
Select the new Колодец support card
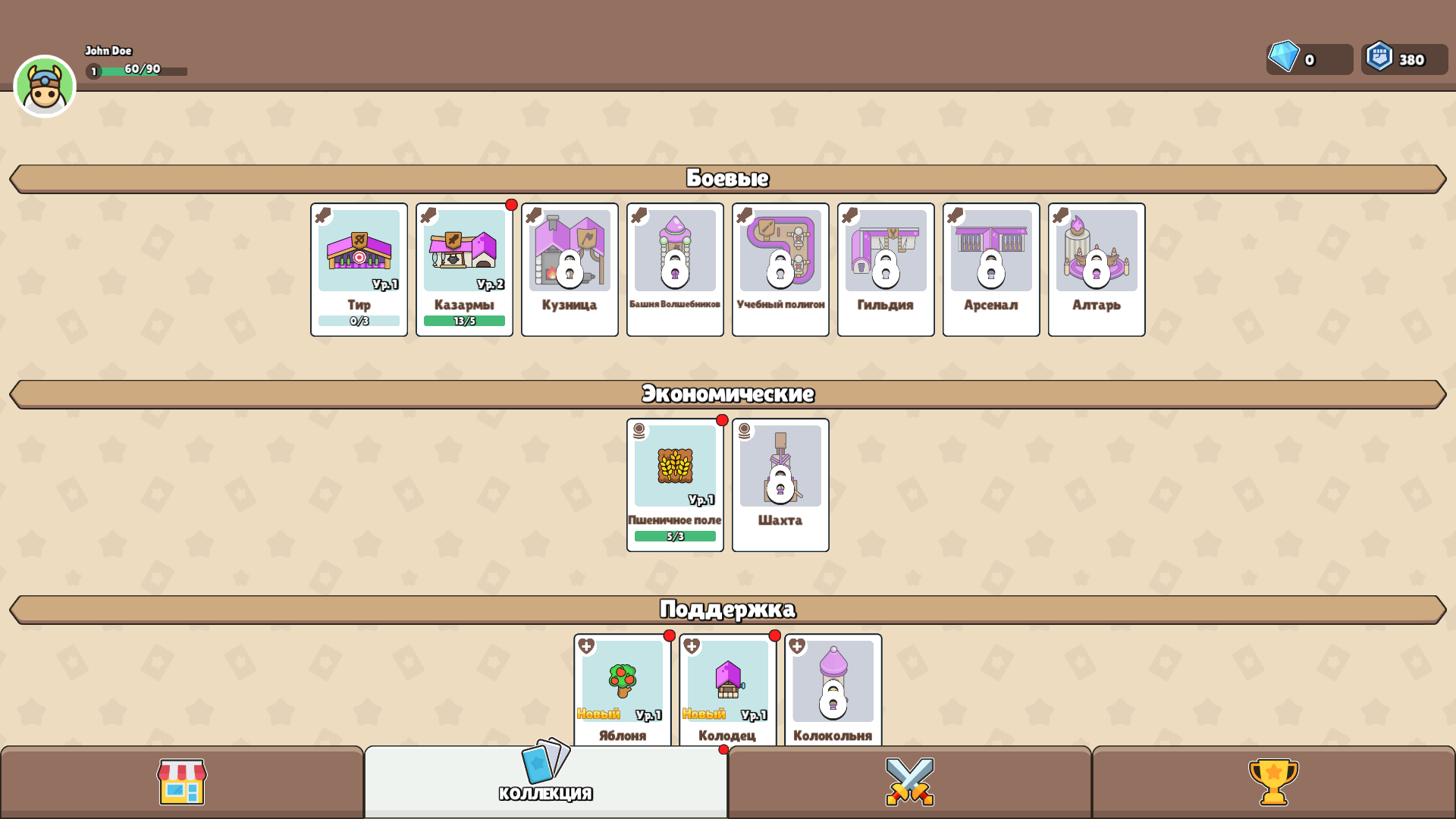point(727,690)
